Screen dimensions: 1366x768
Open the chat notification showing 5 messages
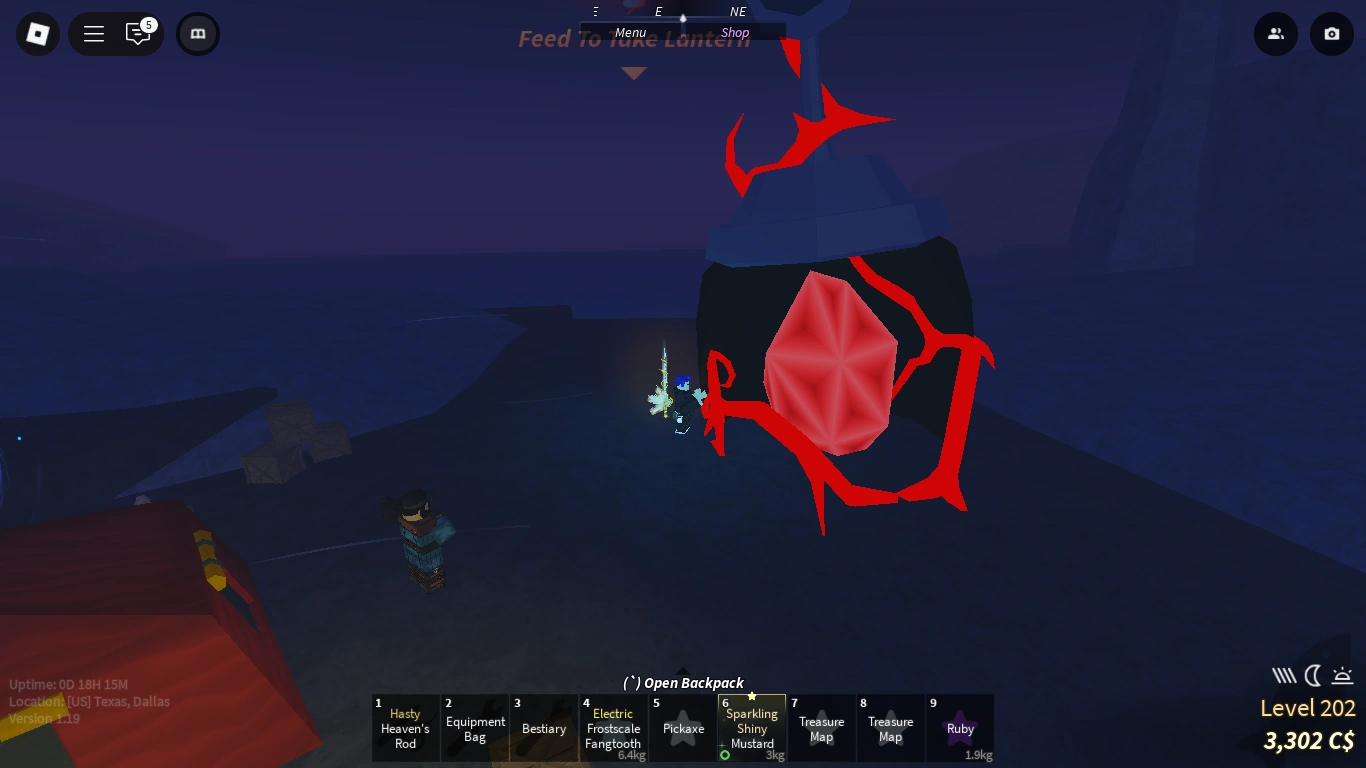coord(139,33)
